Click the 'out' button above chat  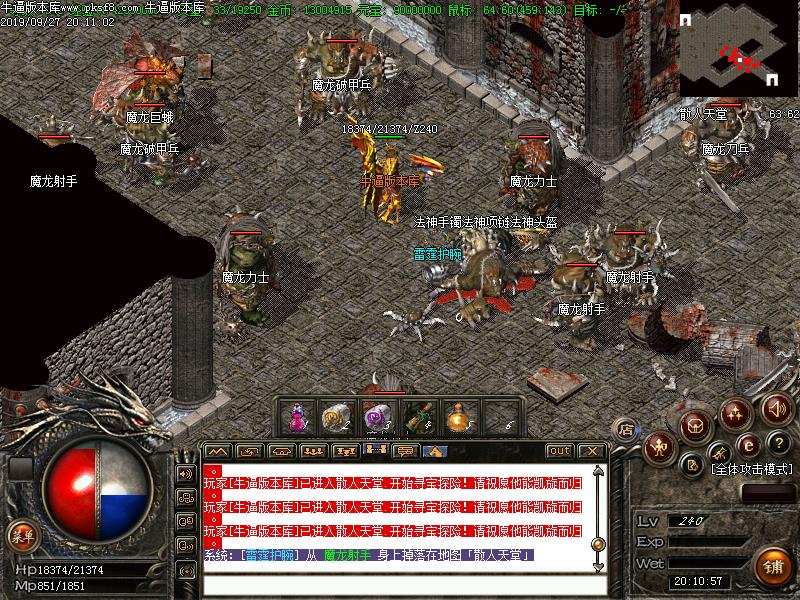560,451
